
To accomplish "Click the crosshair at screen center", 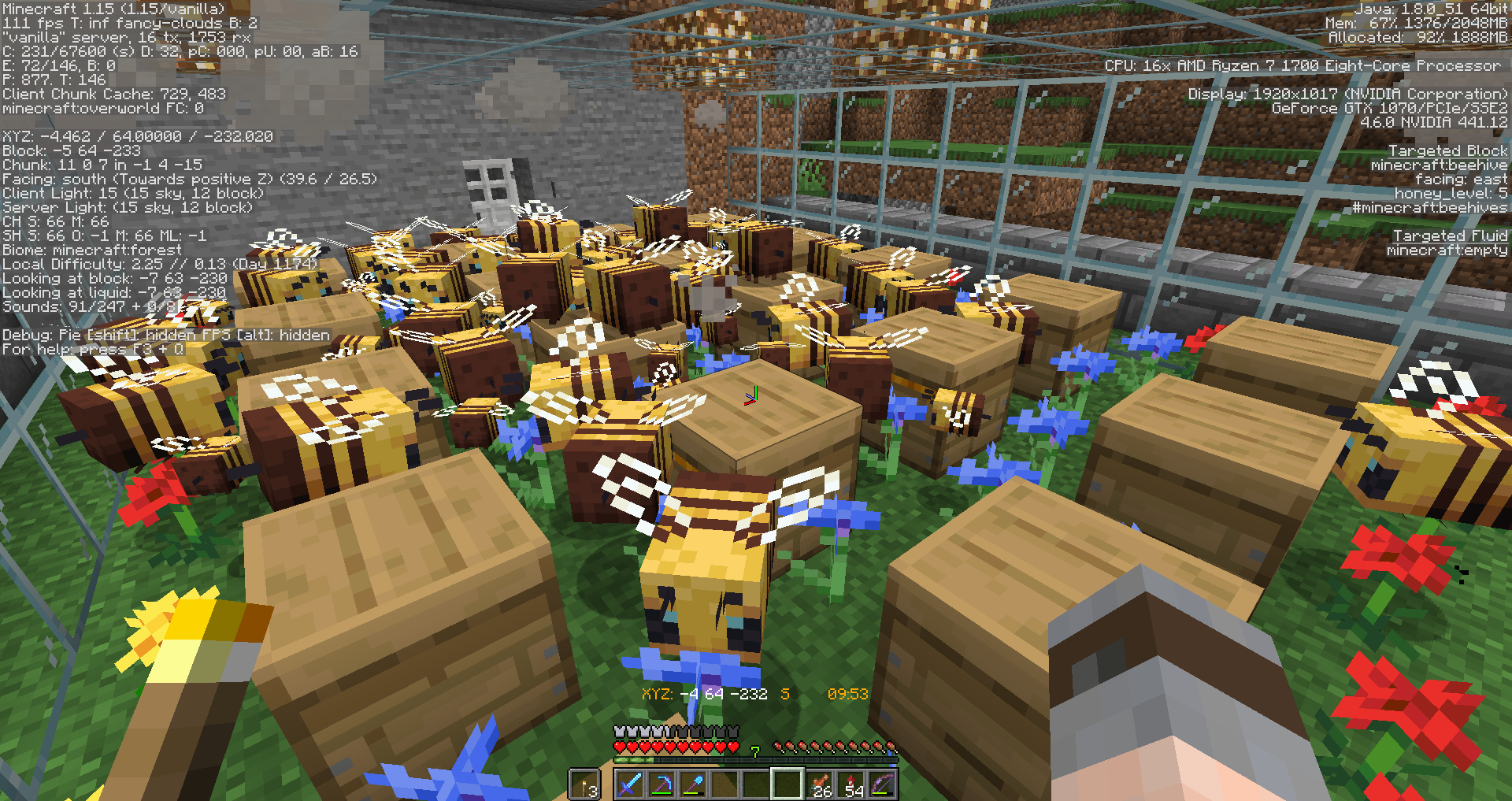I will [x=756, y=400].
